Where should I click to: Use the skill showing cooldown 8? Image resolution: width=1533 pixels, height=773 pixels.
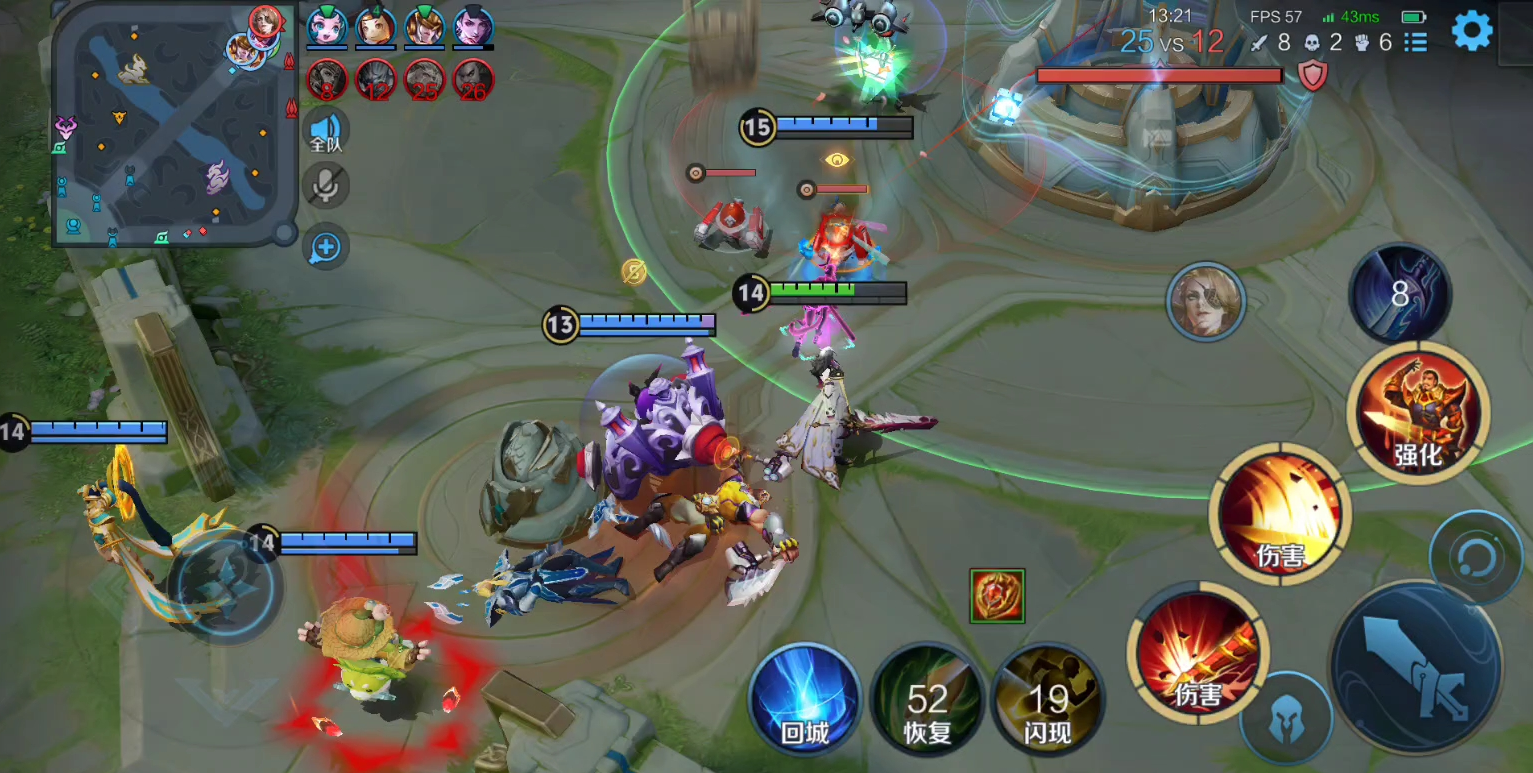1399,294
